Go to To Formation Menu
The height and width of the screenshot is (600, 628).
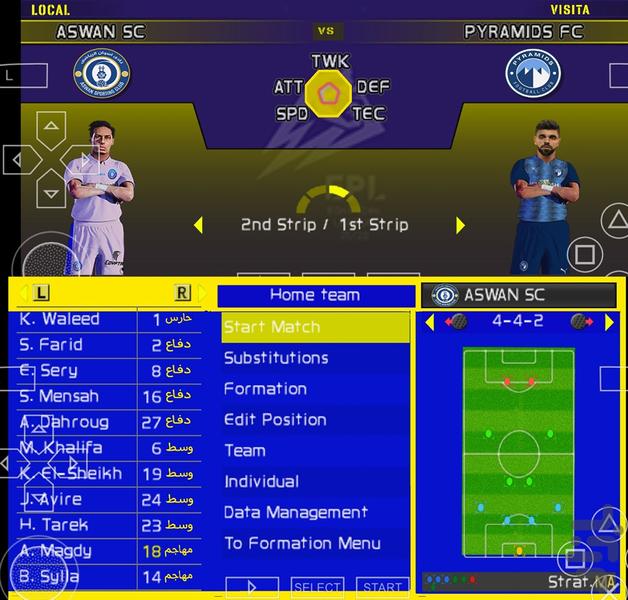(x=315, y=544)
